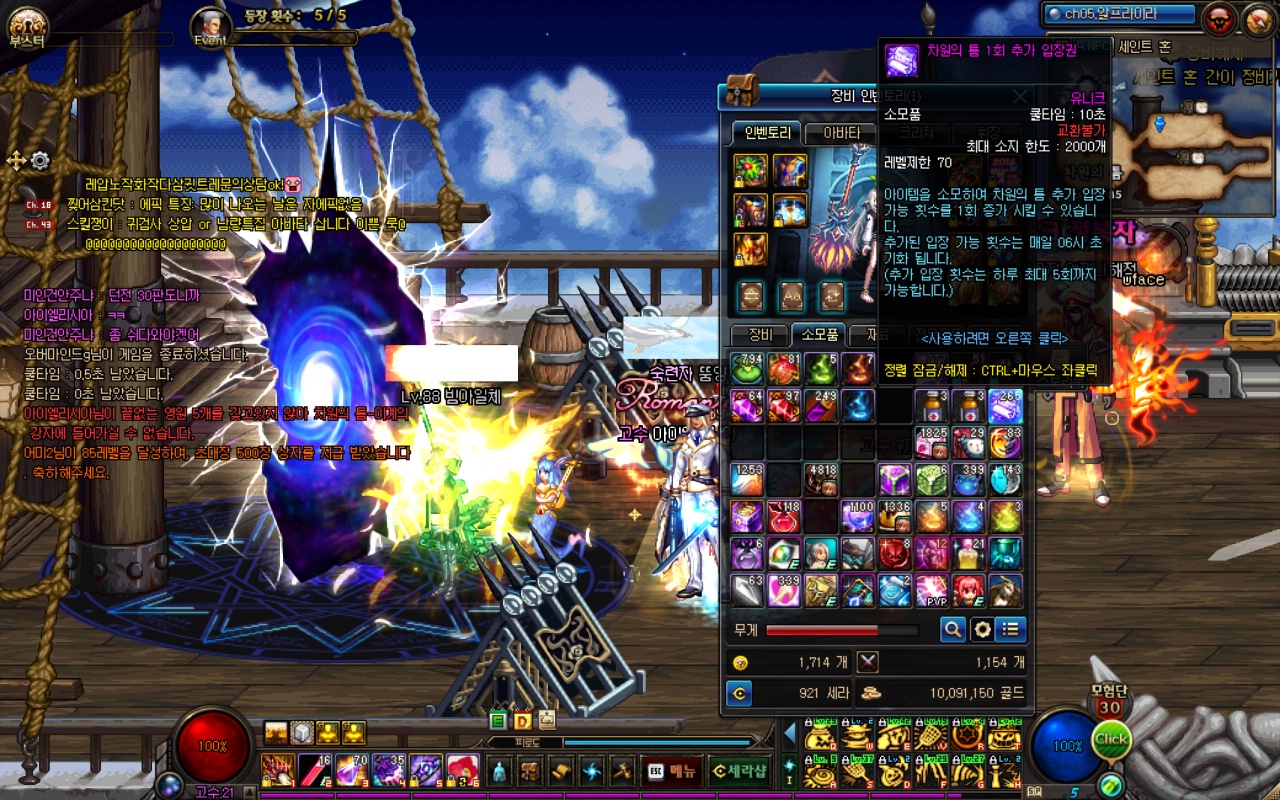Select the PVP item slot
Screen dimensions: 1280x800
point(932,590)
